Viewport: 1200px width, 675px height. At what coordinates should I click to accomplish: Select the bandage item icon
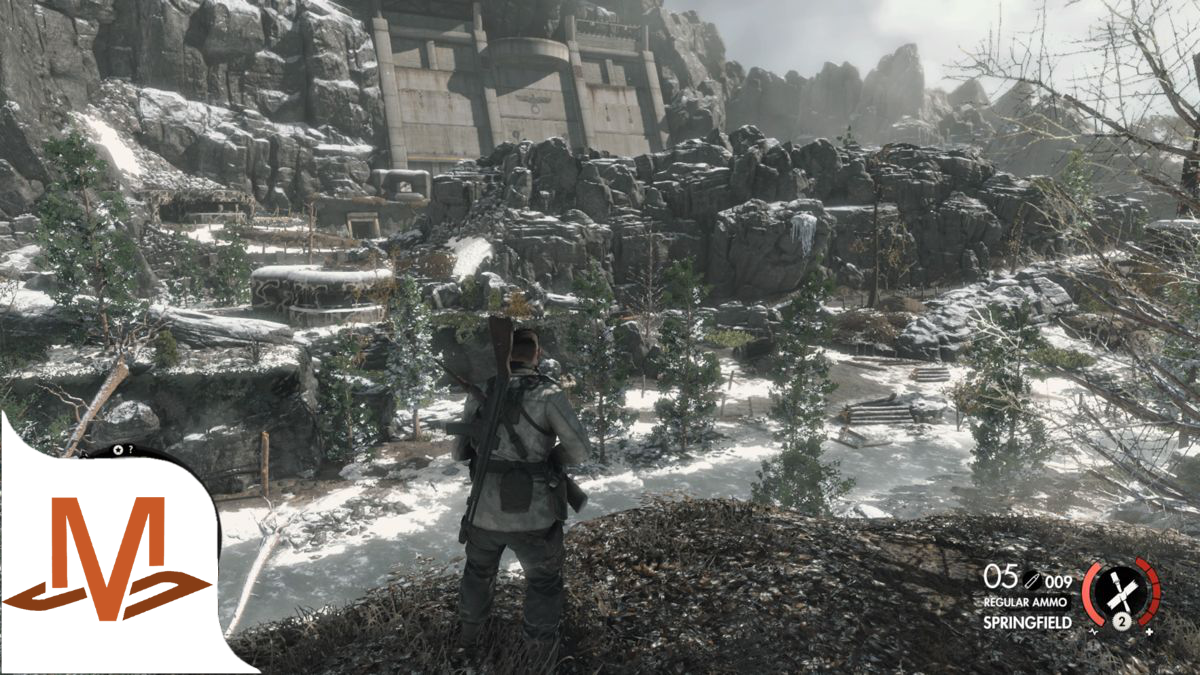(x=1121, y=590)
